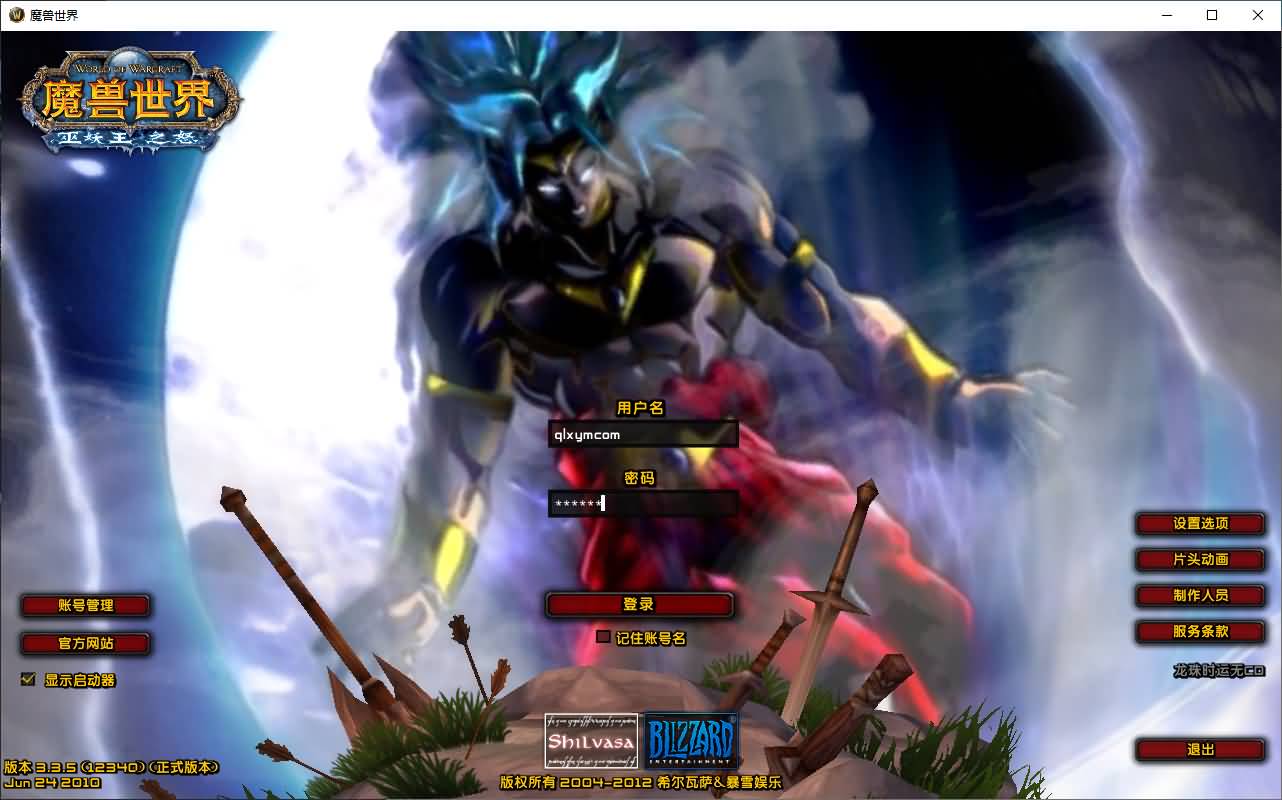Open 账号管理 account management

pyautogui.click(x=85, y=605)
